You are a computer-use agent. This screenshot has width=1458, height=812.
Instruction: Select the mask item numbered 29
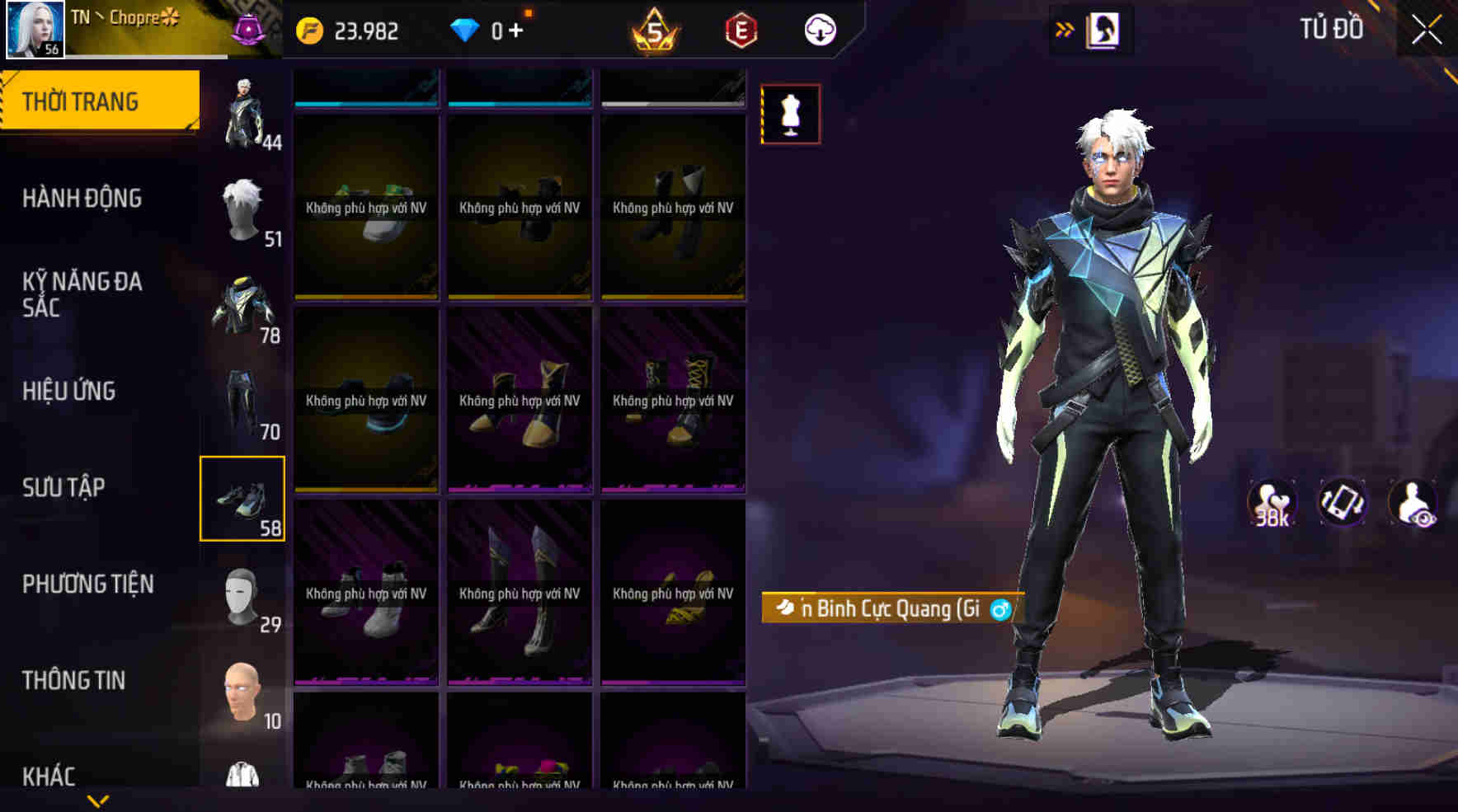243,595
